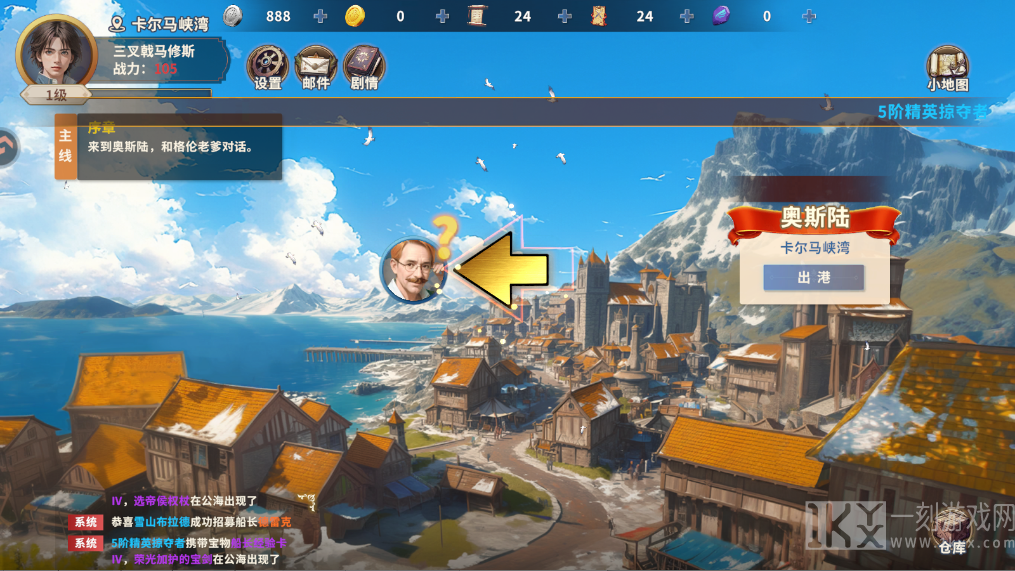Talk to the old man portrait with question mark

click(407, 270)
